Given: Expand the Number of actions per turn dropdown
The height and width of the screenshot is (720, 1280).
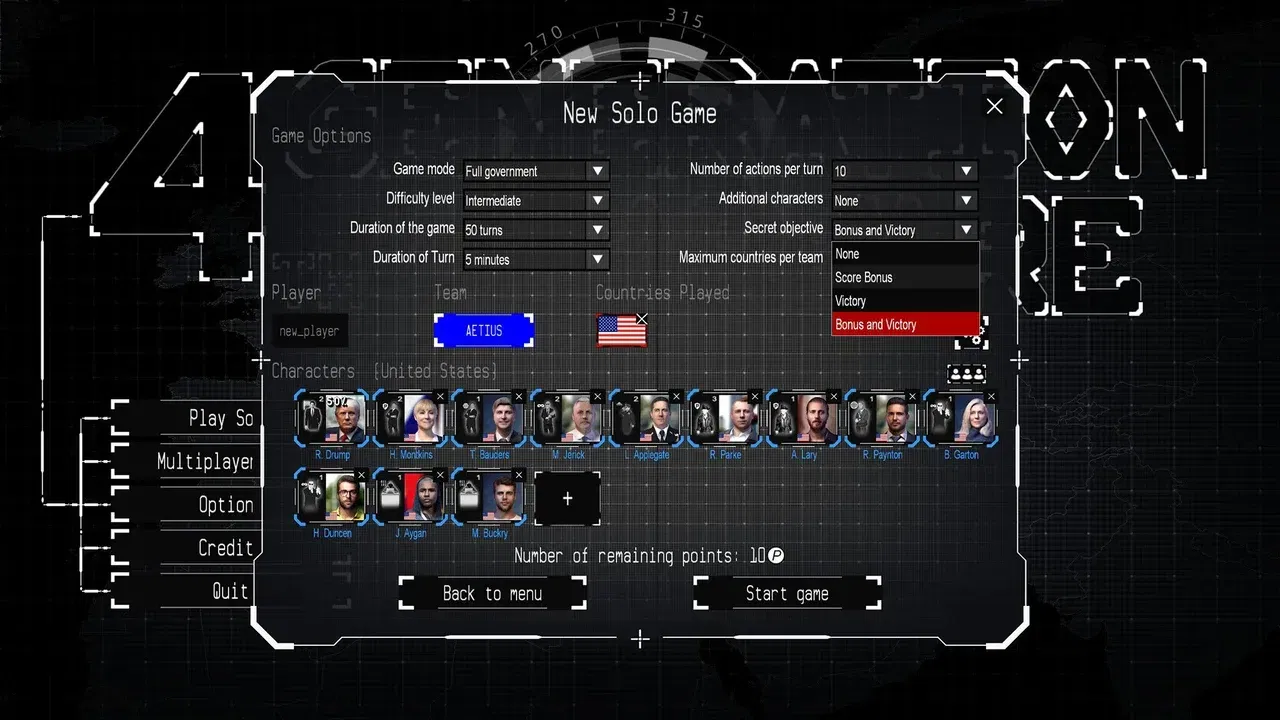Looking at the screenshot, I should coord(903,170).
